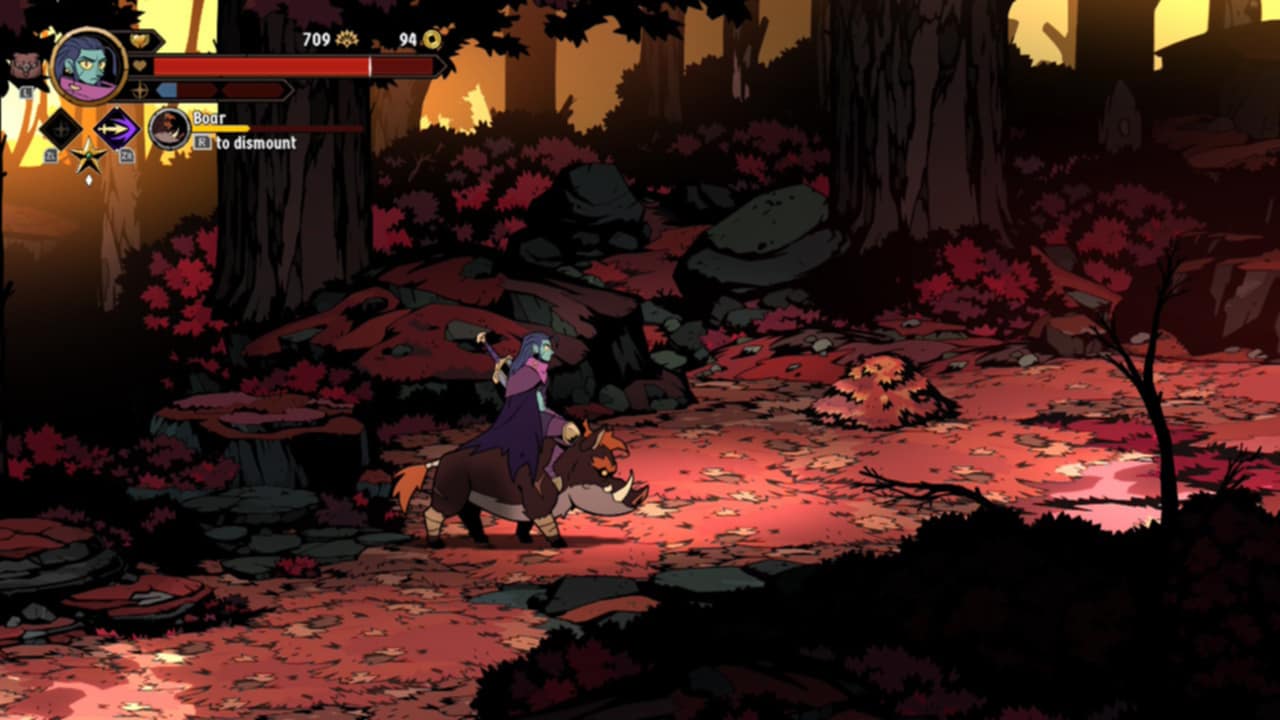Activate the purple arrow dash ability
The image size is (1280, 720).
click(116, 129)
